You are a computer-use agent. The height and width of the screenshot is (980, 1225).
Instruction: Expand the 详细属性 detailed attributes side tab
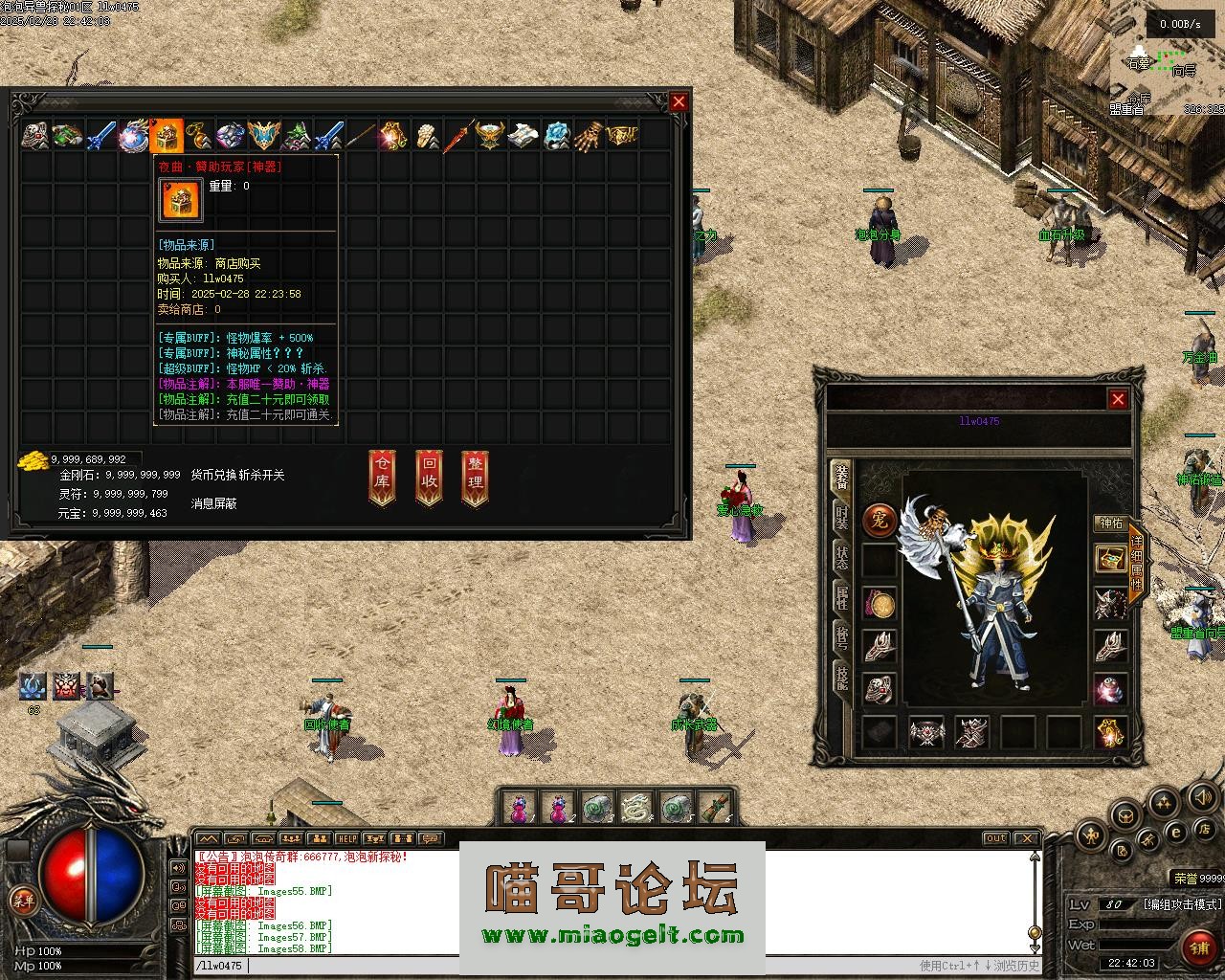tap(1136, 564)
